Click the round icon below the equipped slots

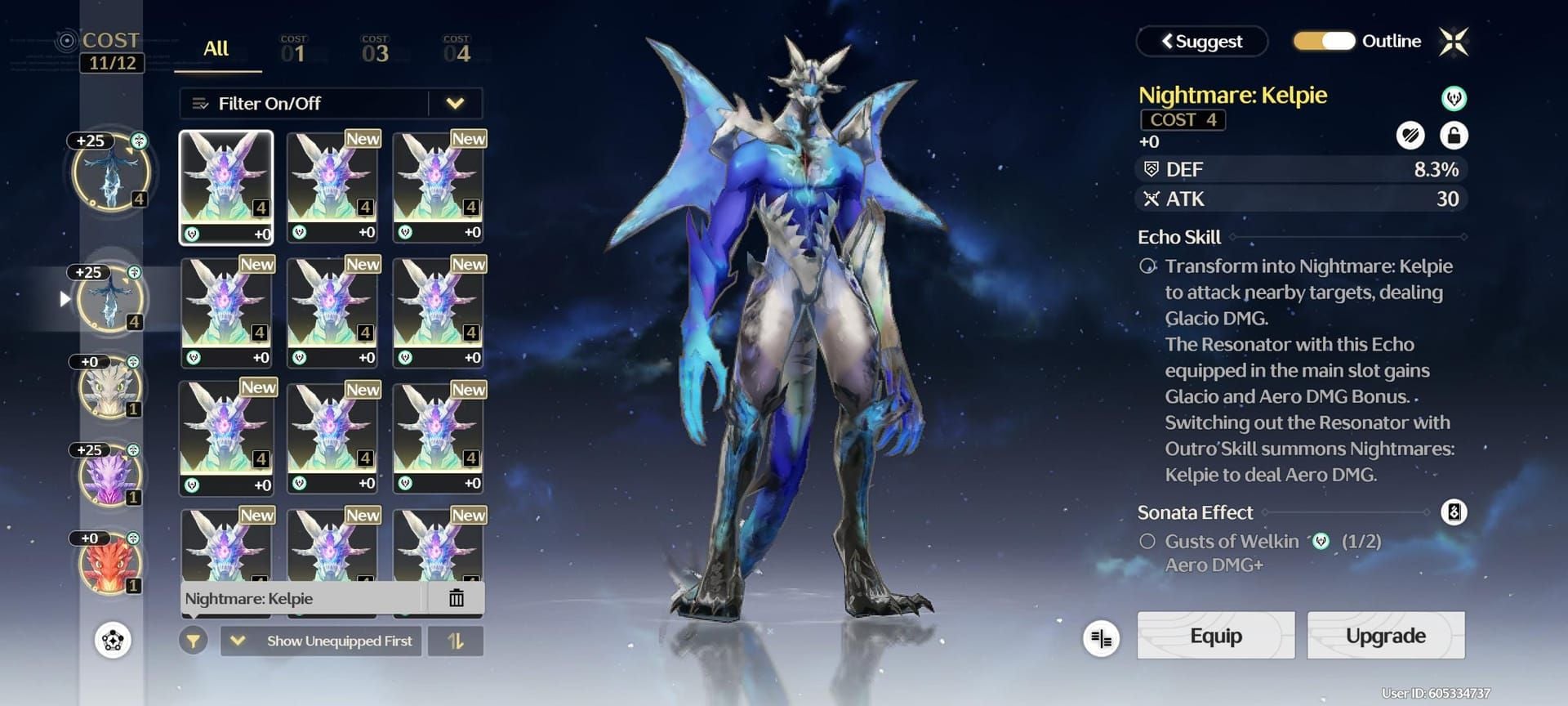pyautogui.click(x=113, y=640)
